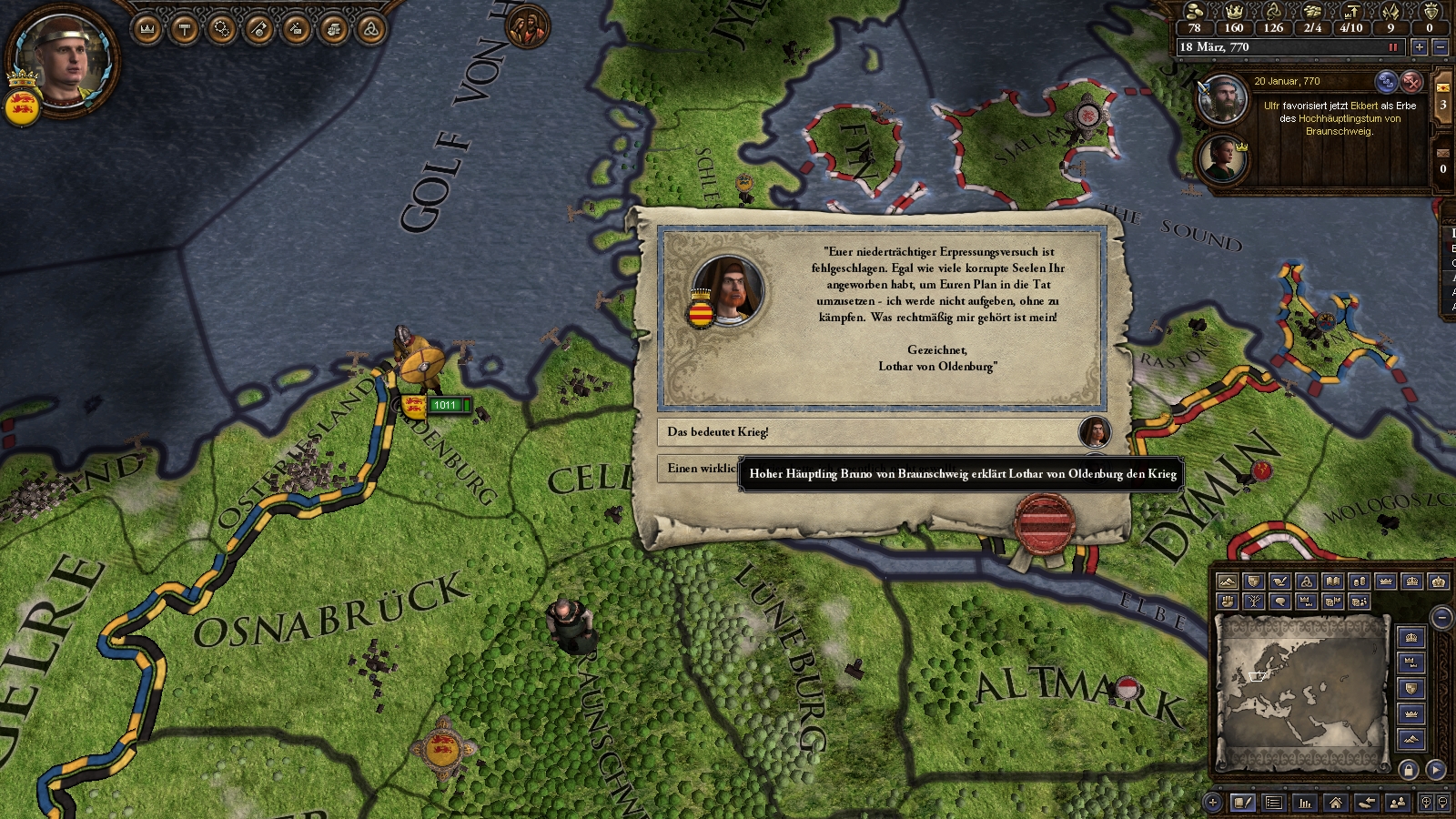Dismiss all messages with red envelope button
The width and height of the screenshot is (1456, 819).
click(x=1411, y=82)
